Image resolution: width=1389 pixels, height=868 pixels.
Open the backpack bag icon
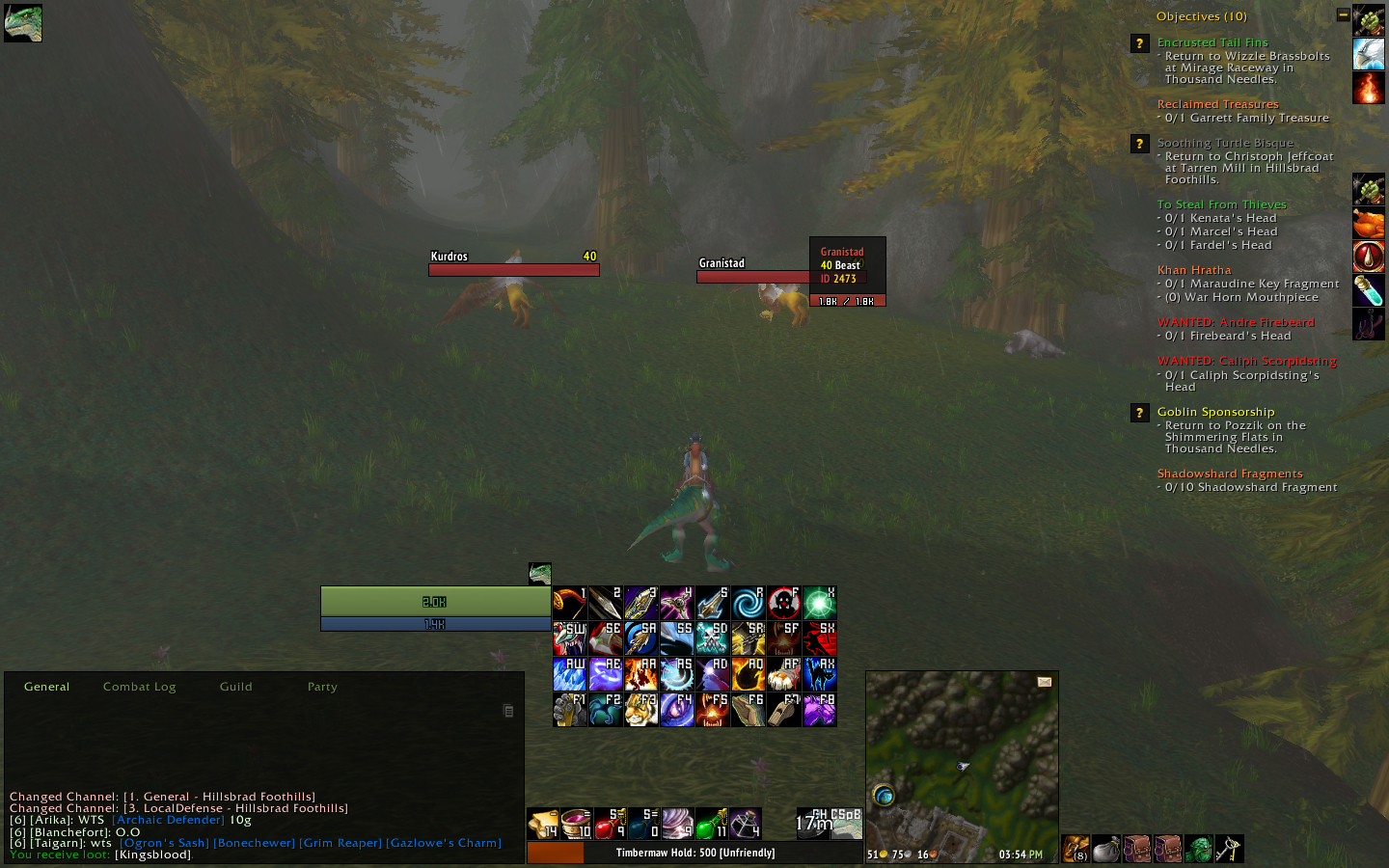tap(1074, 849)
